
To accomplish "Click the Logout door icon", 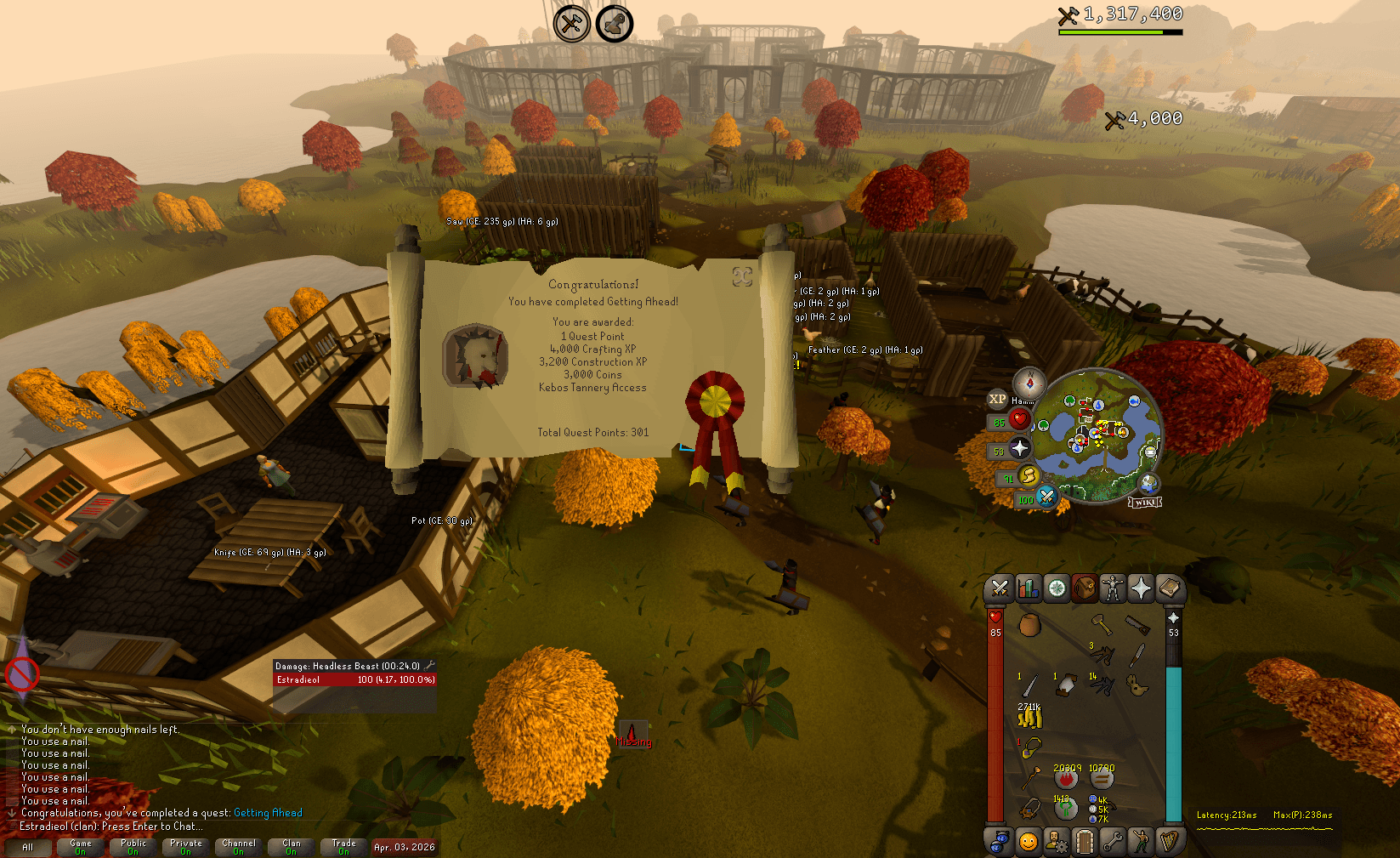I will tap(1084, 840).
